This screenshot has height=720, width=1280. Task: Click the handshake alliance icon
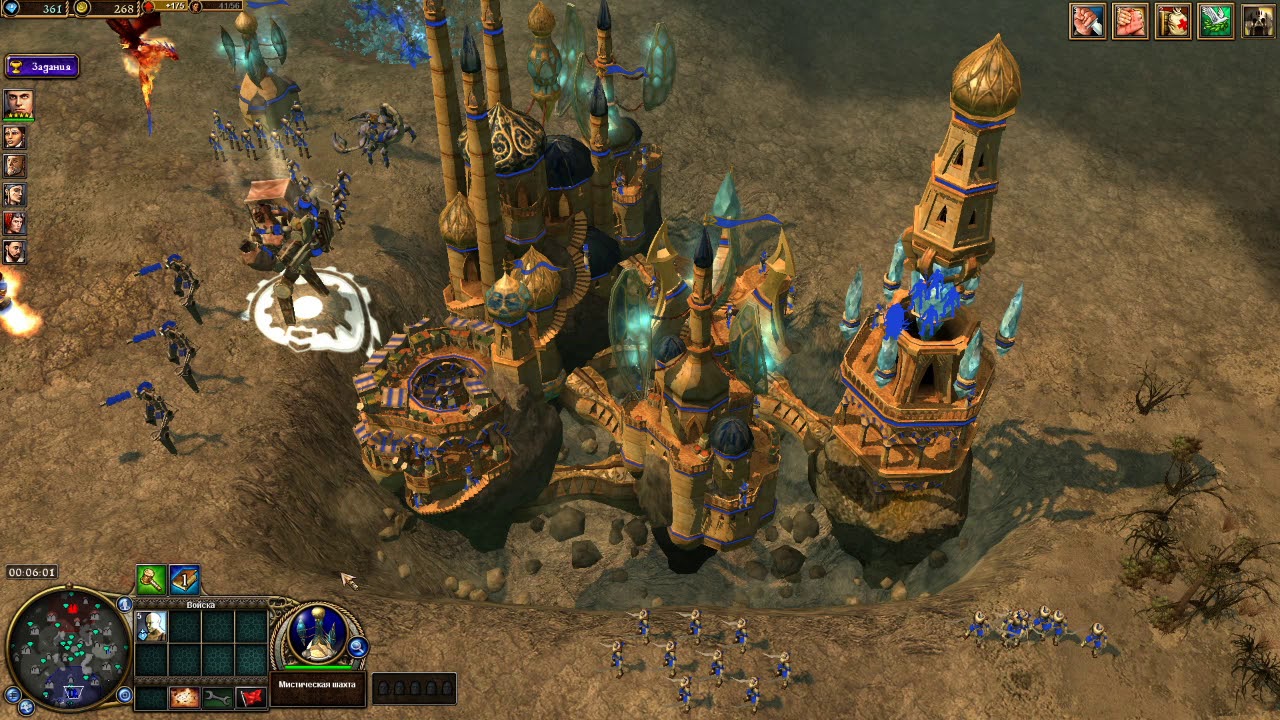click(x=1130, y=21)
